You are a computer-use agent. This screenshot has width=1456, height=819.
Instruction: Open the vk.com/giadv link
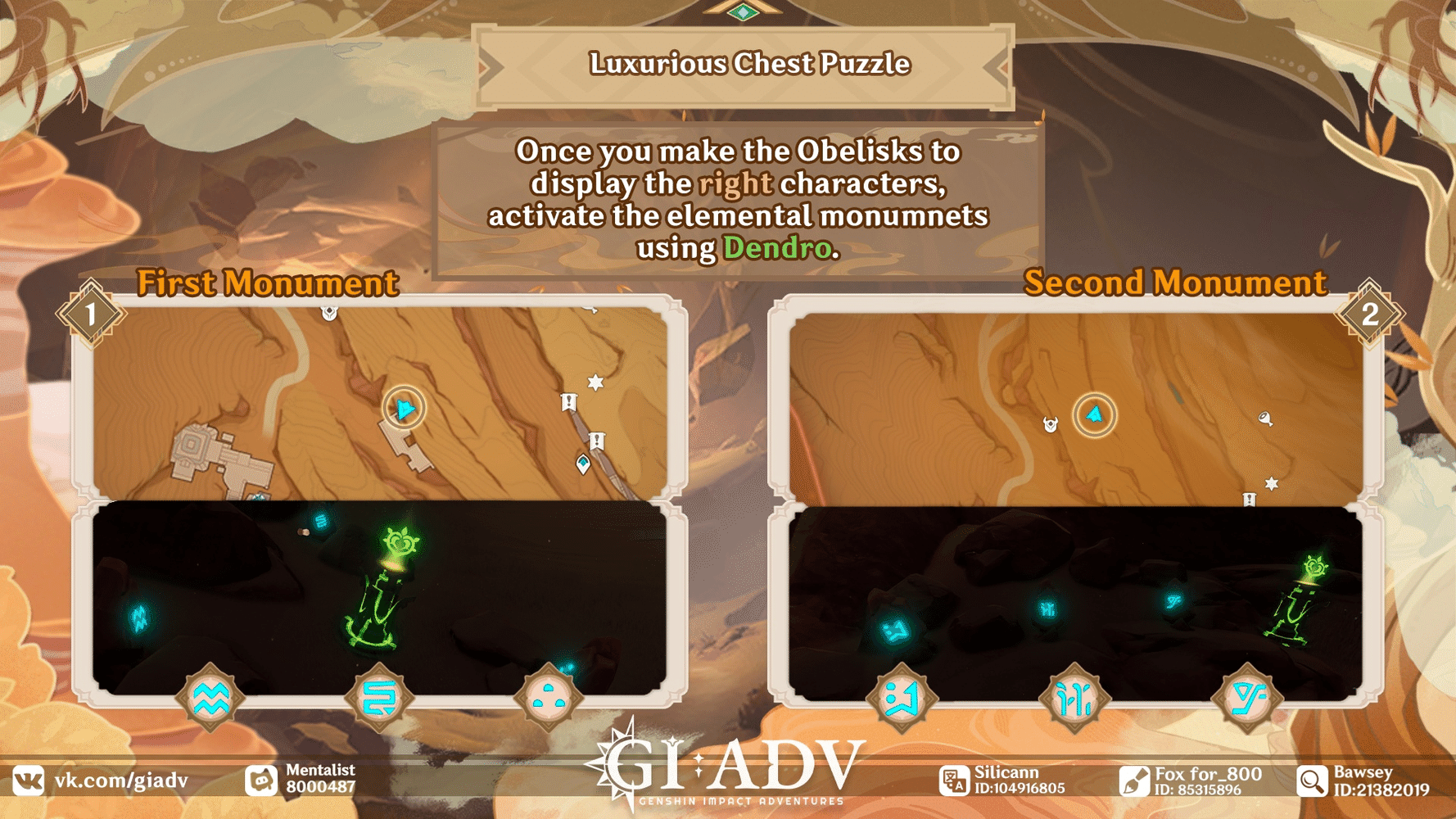point(120,779)
